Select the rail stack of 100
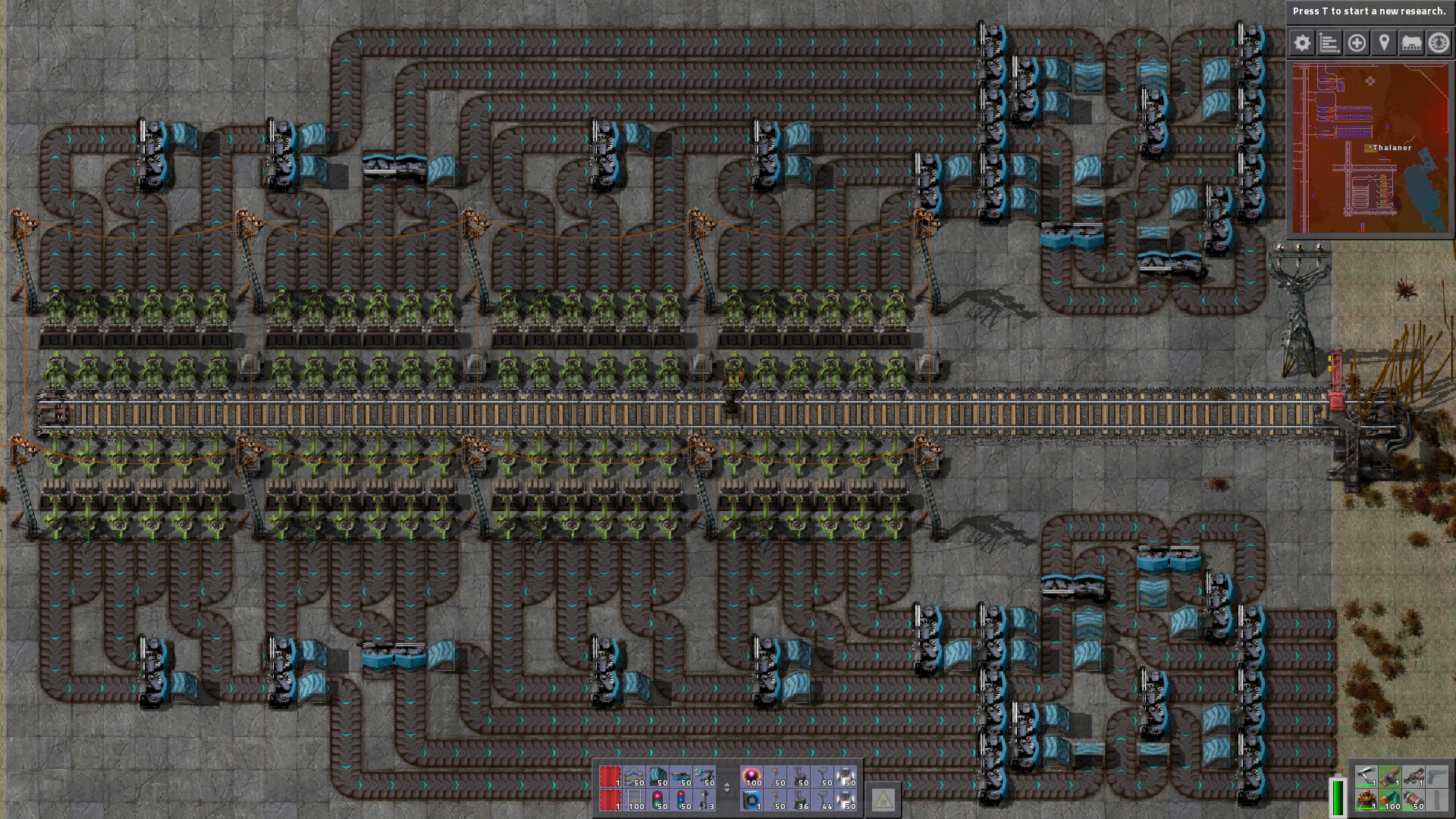Image resolution: width=1456 pixels, height=819 pixels. (x=634, y=800)
